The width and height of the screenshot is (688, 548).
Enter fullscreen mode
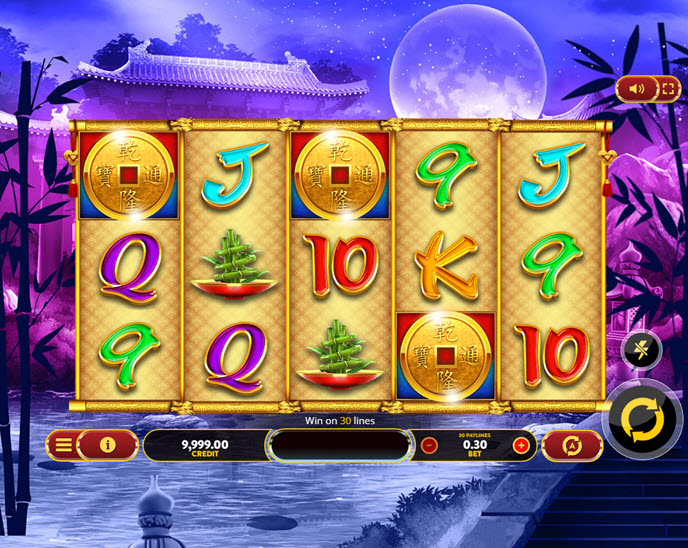pos(667,89)
